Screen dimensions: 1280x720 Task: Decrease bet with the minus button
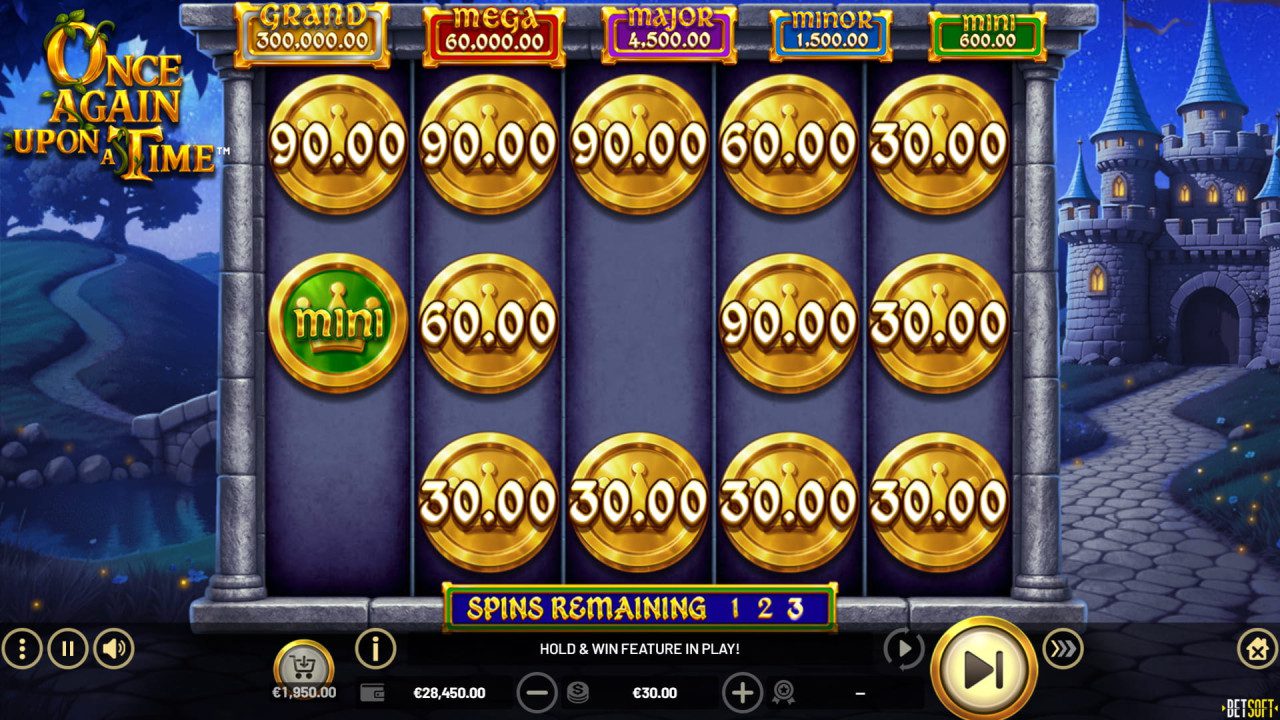tap(537, 692)
